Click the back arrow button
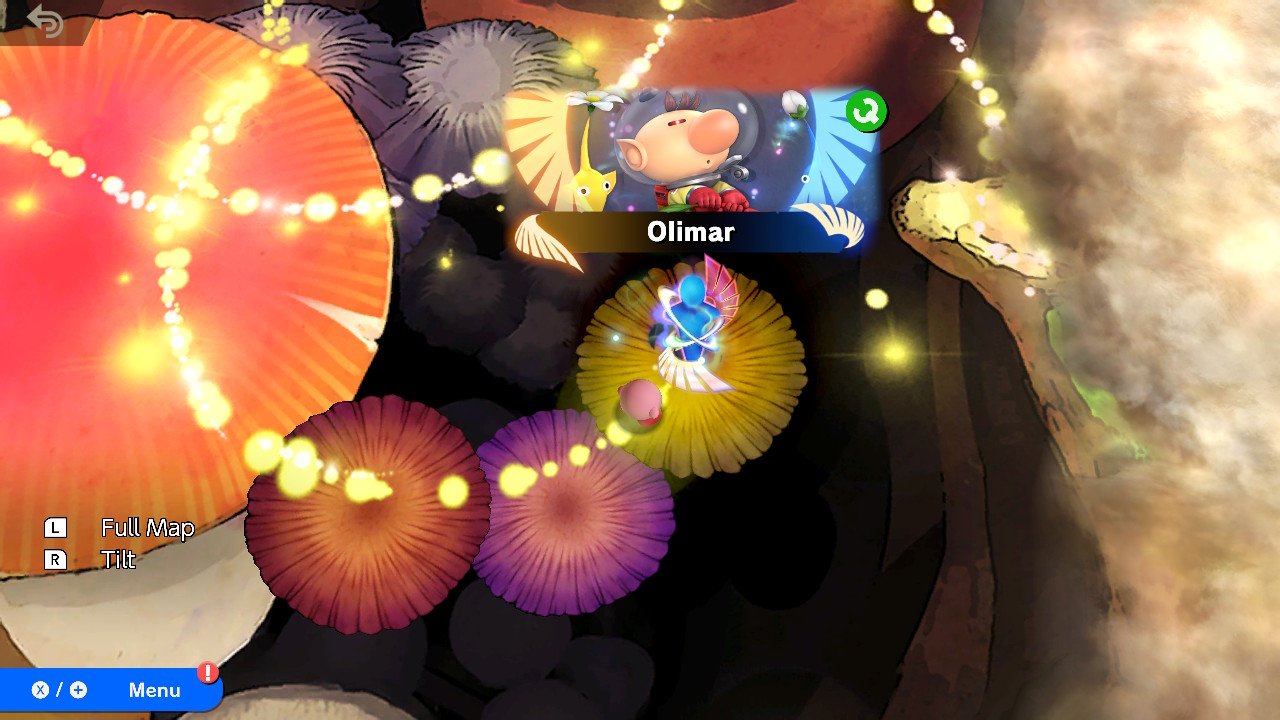The image size is (1280, 720). coord(45,20)
